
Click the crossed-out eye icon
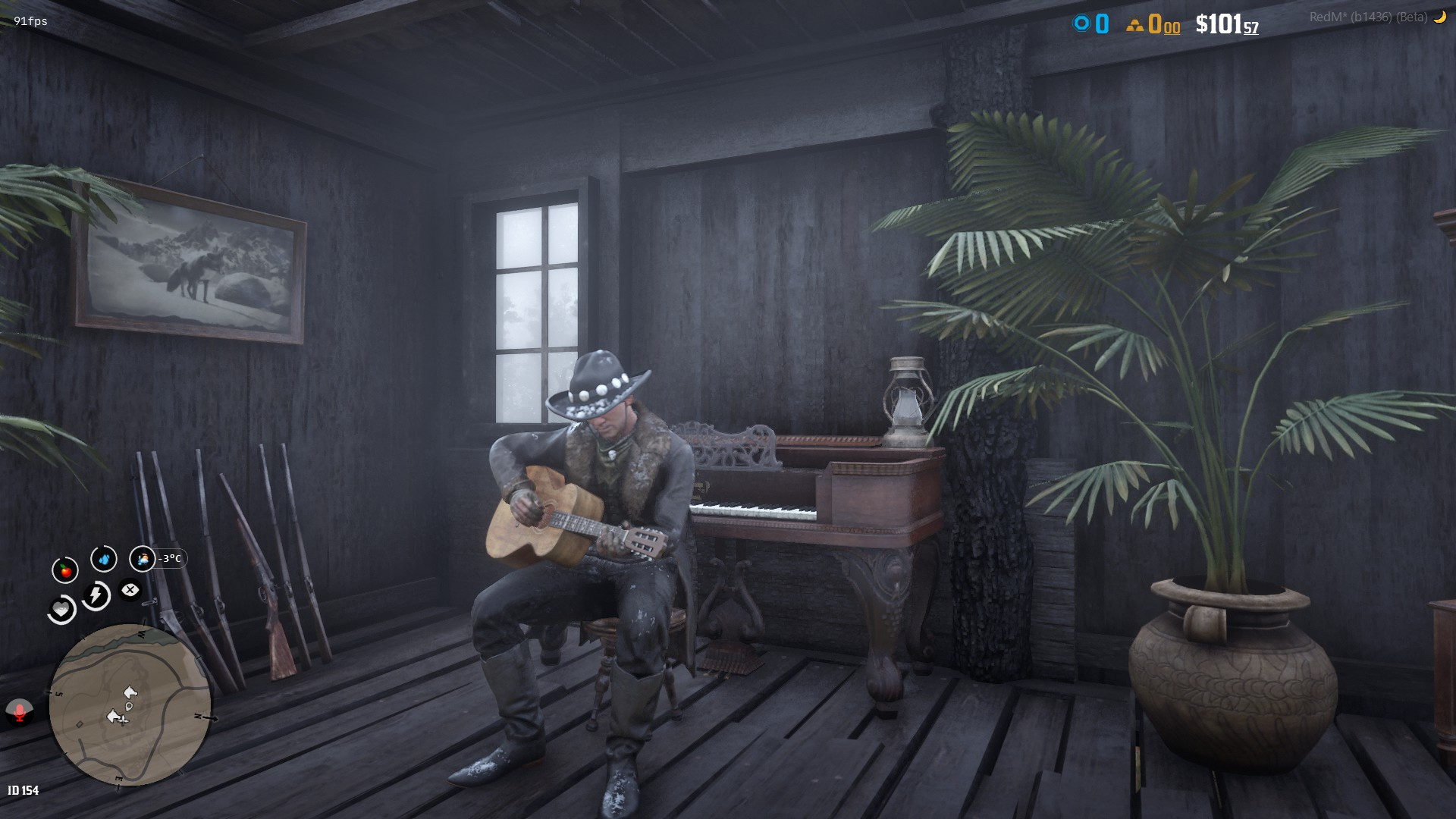(130, 589)
